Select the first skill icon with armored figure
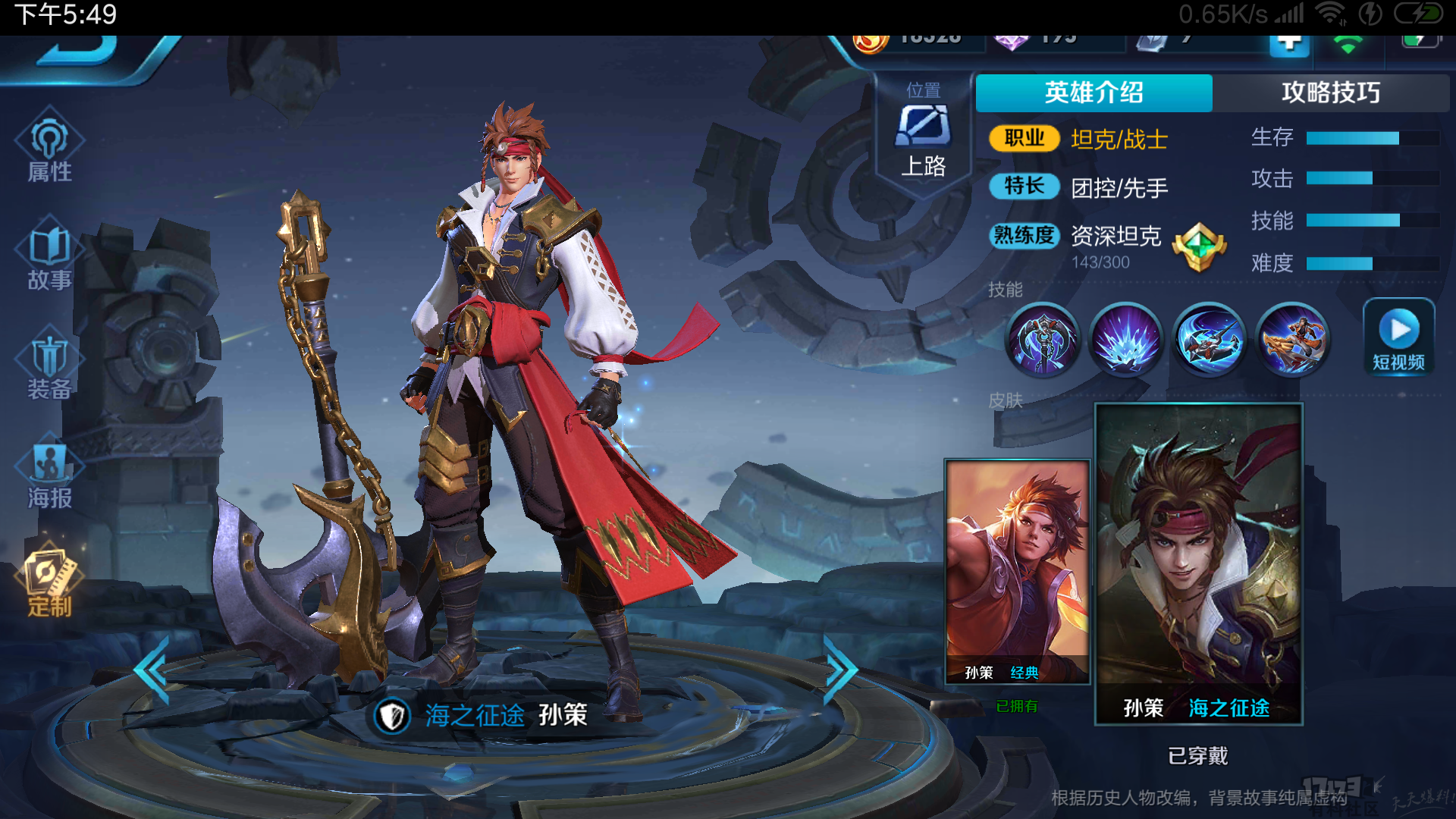The height and width of the screenshot is (819, 1456). point(1043,340)
